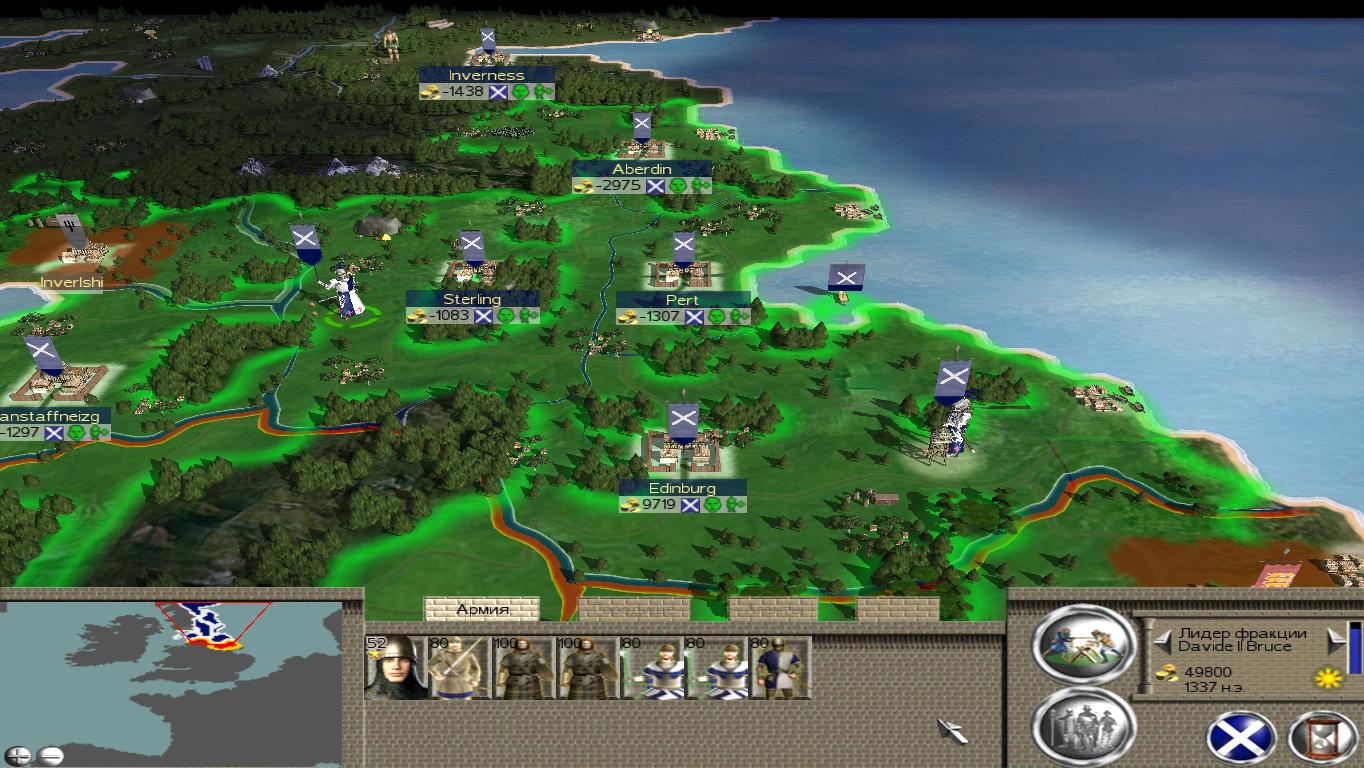Open the round construction button with builders
Viewport: 1364px width, 768px height.
(1083, 645)
